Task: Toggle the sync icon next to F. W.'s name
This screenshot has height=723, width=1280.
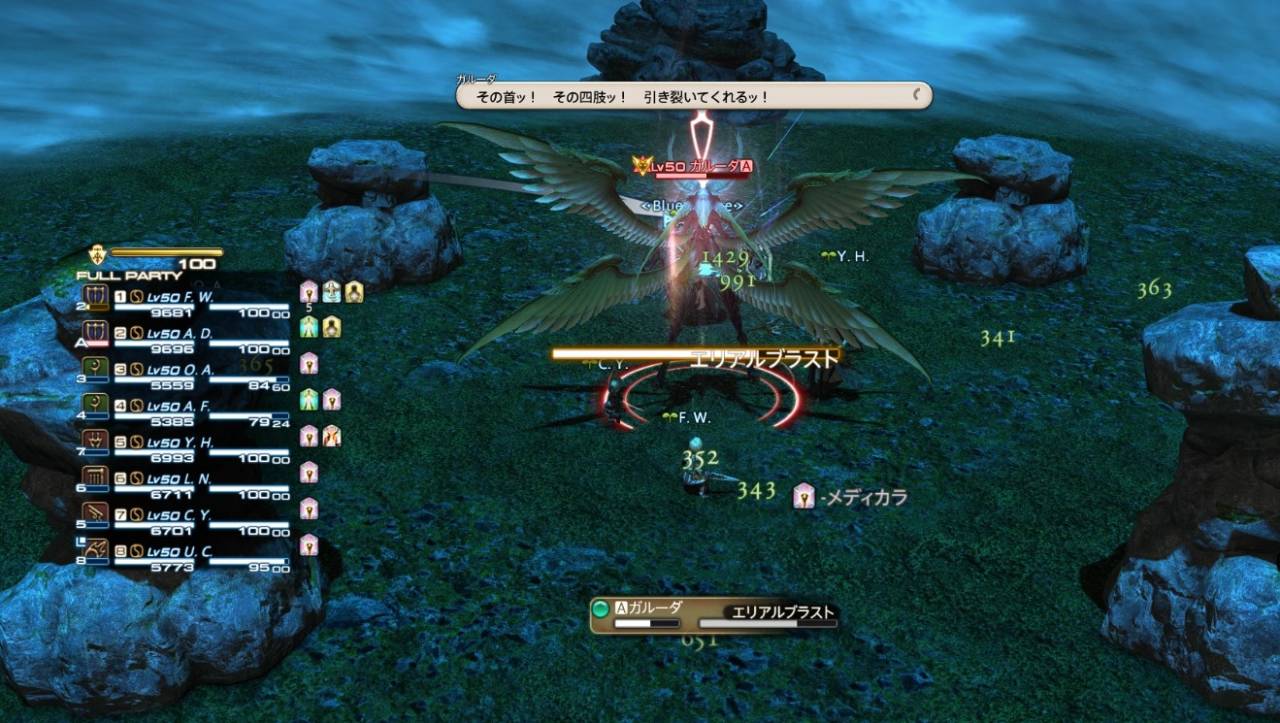Action: [x=136, y=297]
